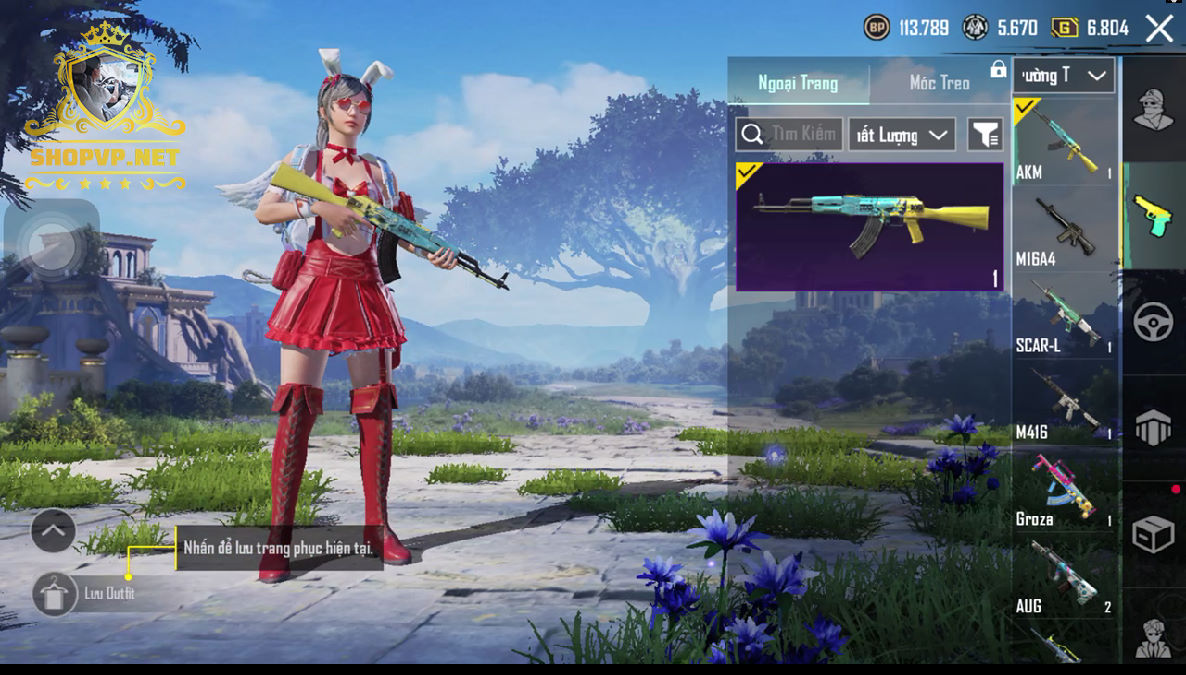This screenshot has width=1186, height=675.
Task: Open the parachute category icon
Action: 1153,428
